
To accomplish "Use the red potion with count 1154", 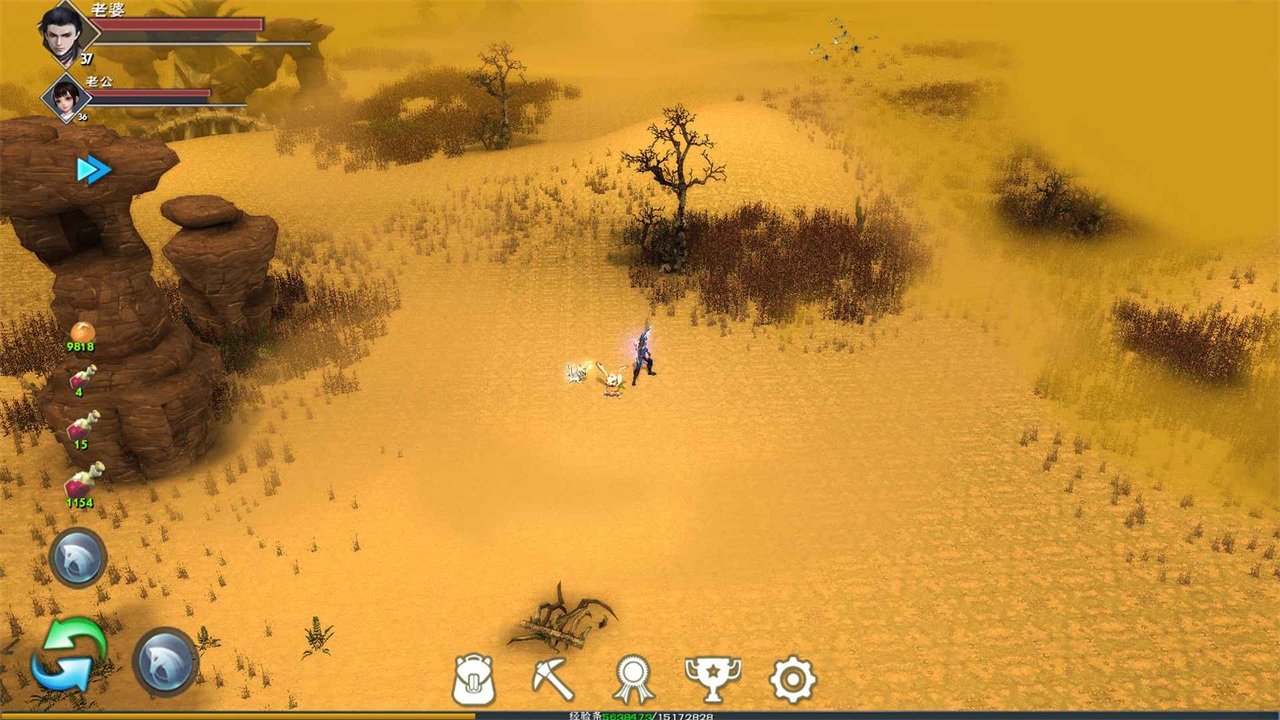I will 81,484.
